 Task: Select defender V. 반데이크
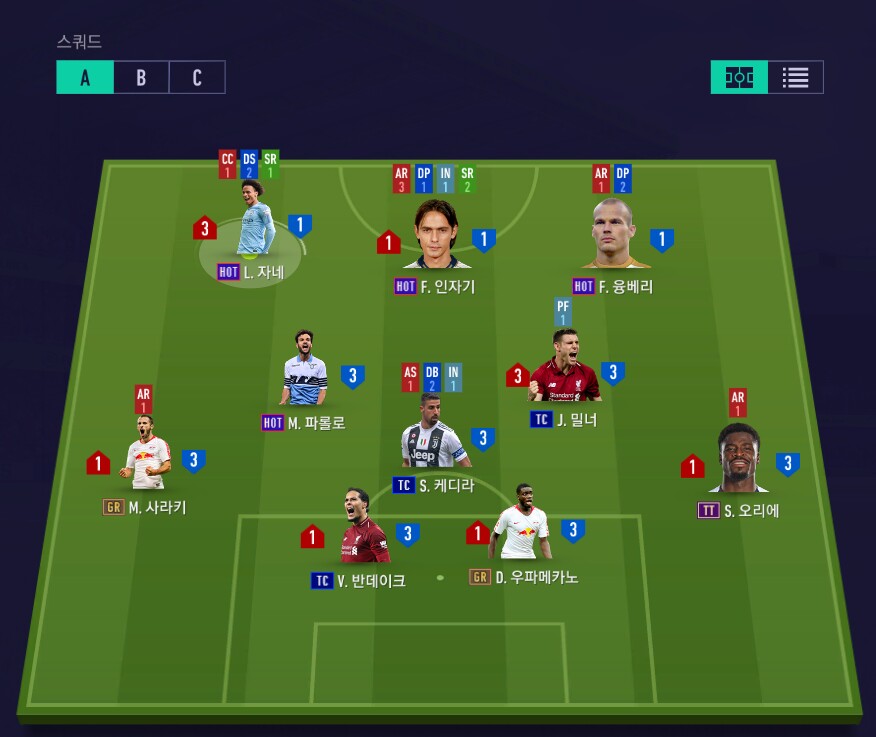click(x=362, y=530)
